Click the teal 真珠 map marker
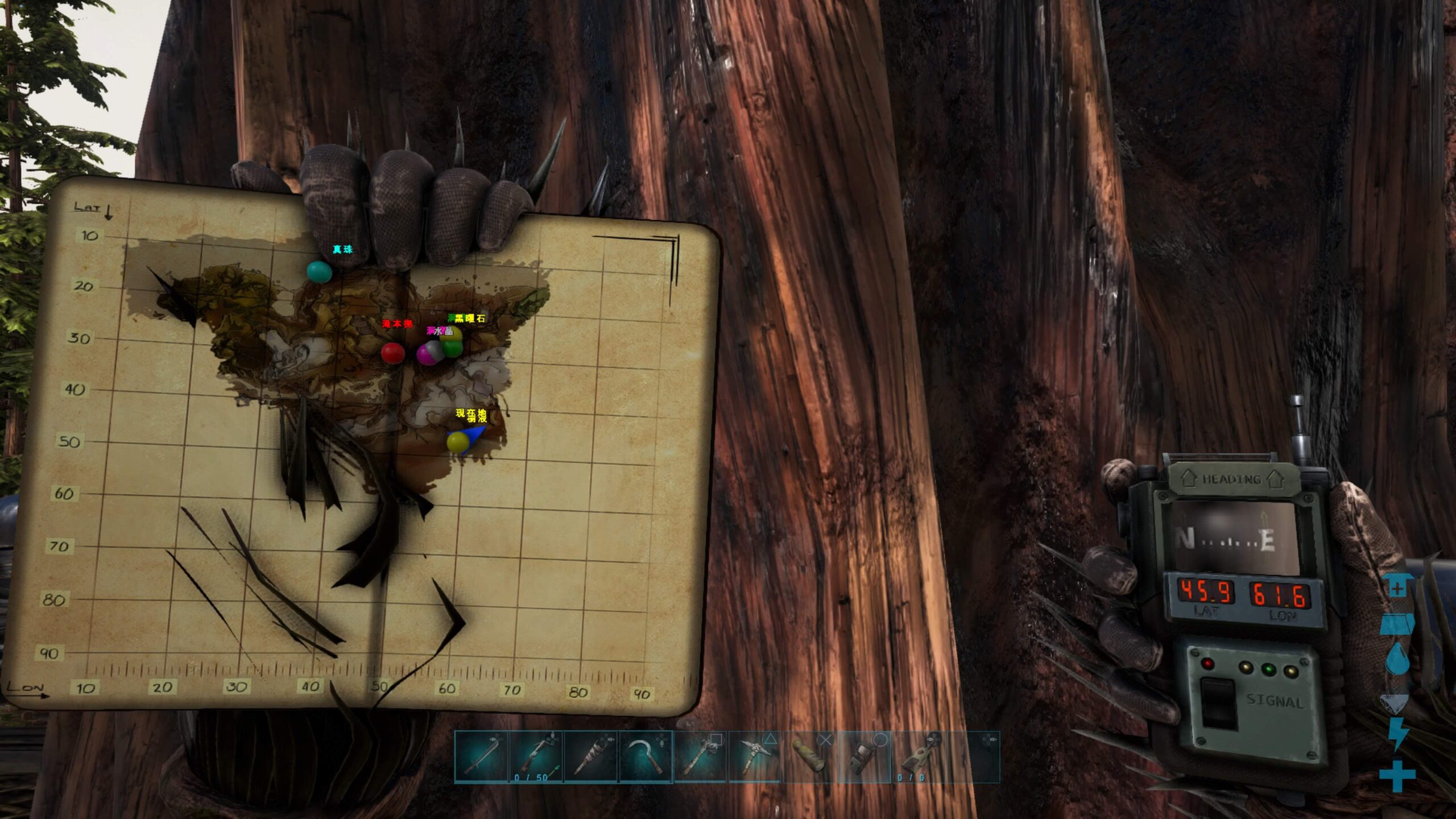Image resolution: width=1456 pixels, height=819 pixels. tap(318, 272)
